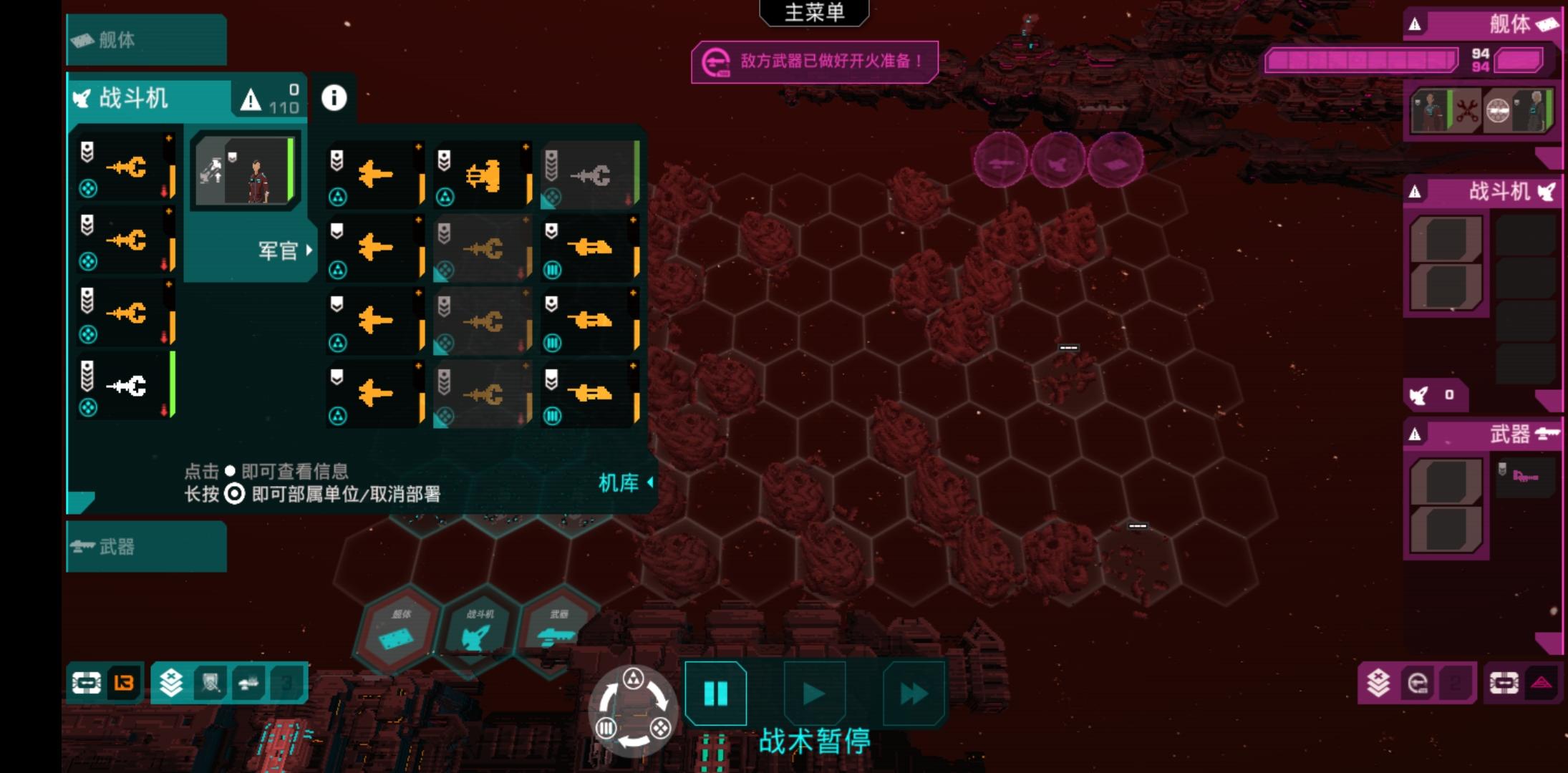This screenshot has width=1568, height=773.
Task: Select the white fighter with green bar
Action: [x=127, y=386]
